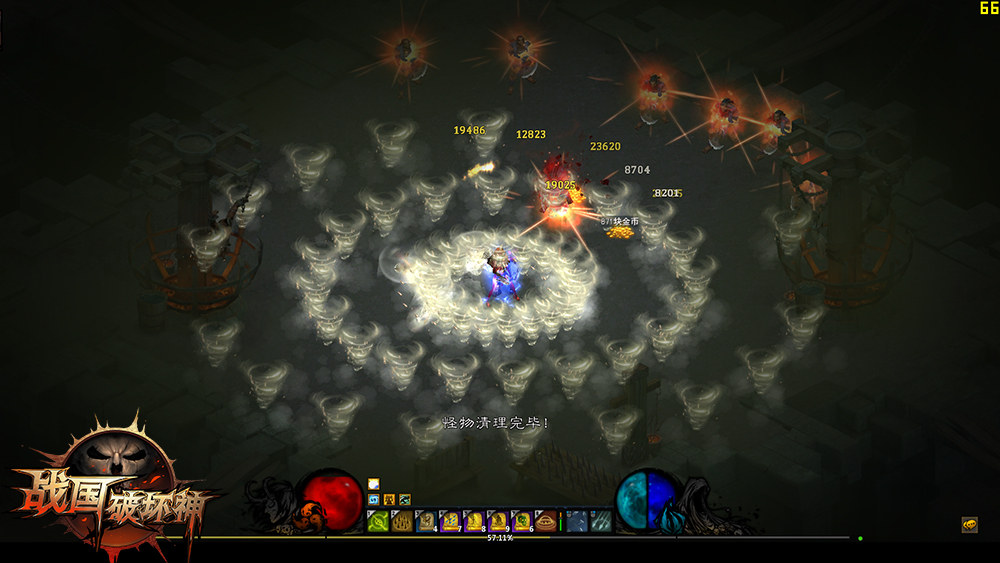Click the white orb buff icon
Viewport: 1000px width, 563px height.
click(374, 484)
